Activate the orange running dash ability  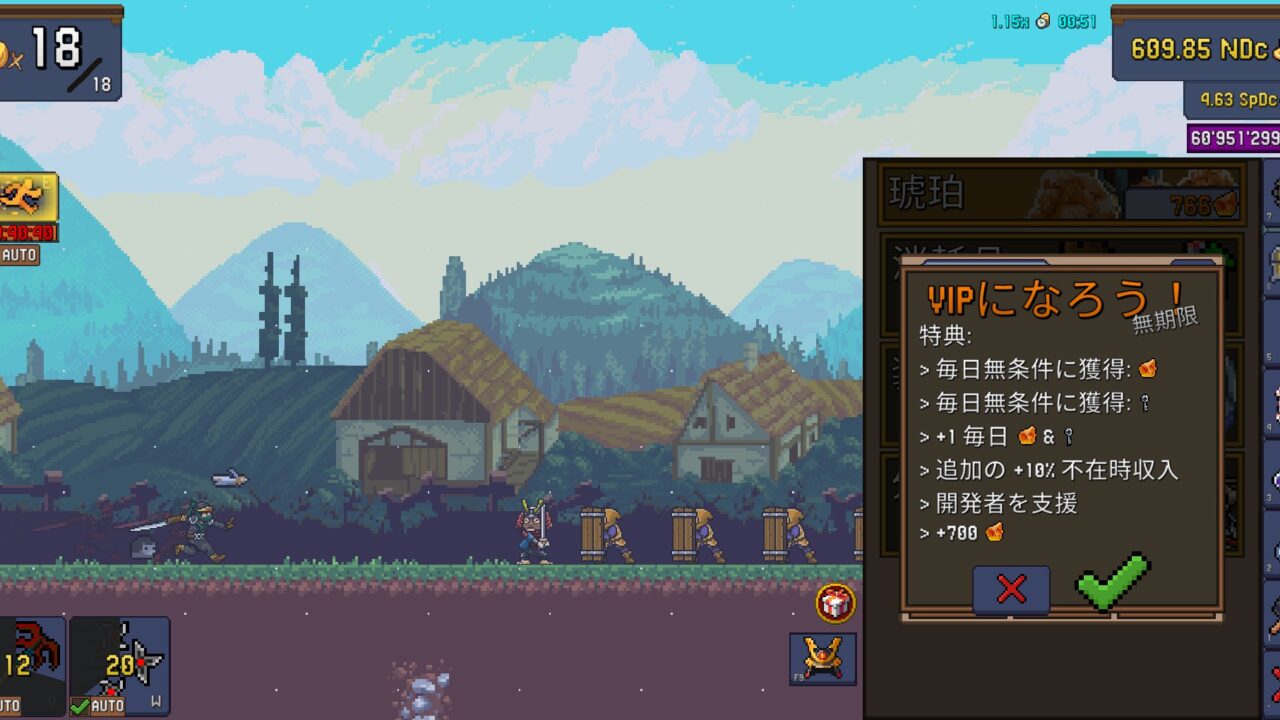(x=25, y=198)
